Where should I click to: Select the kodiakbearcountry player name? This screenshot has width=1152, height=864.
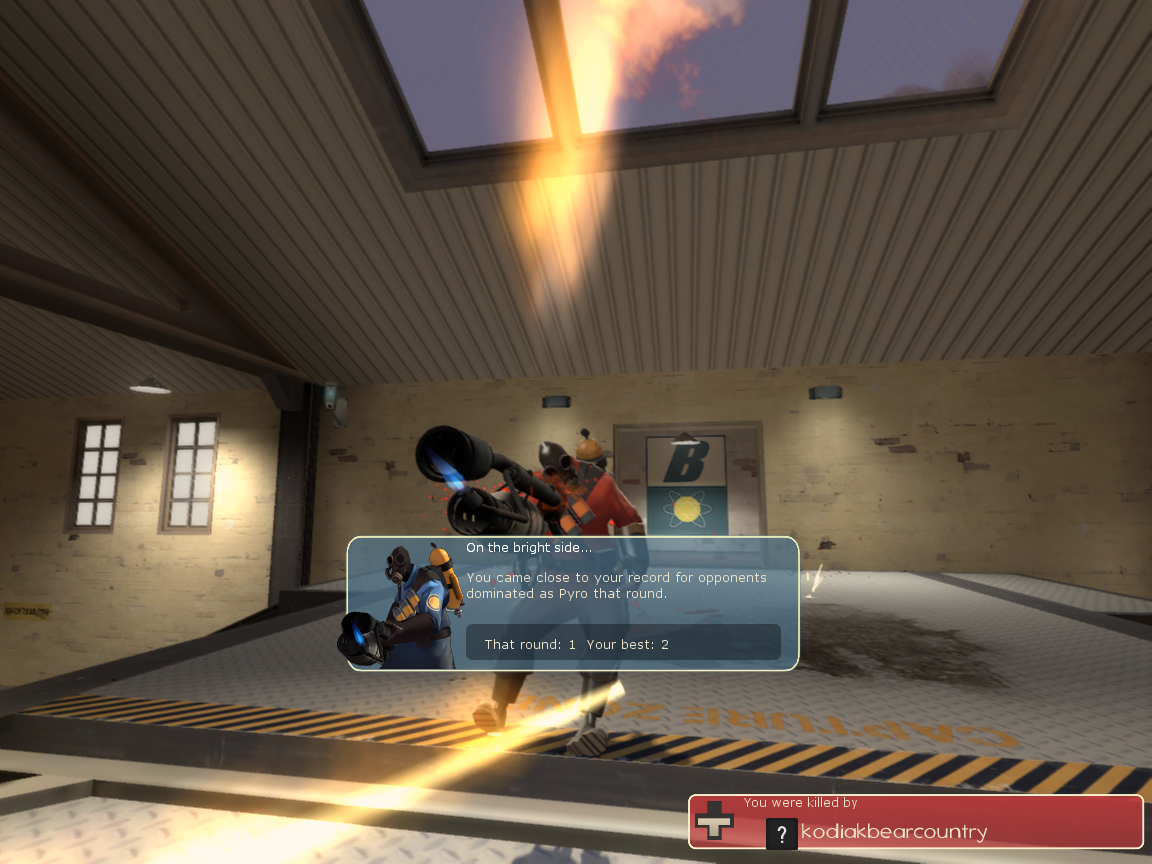point(894,832)
